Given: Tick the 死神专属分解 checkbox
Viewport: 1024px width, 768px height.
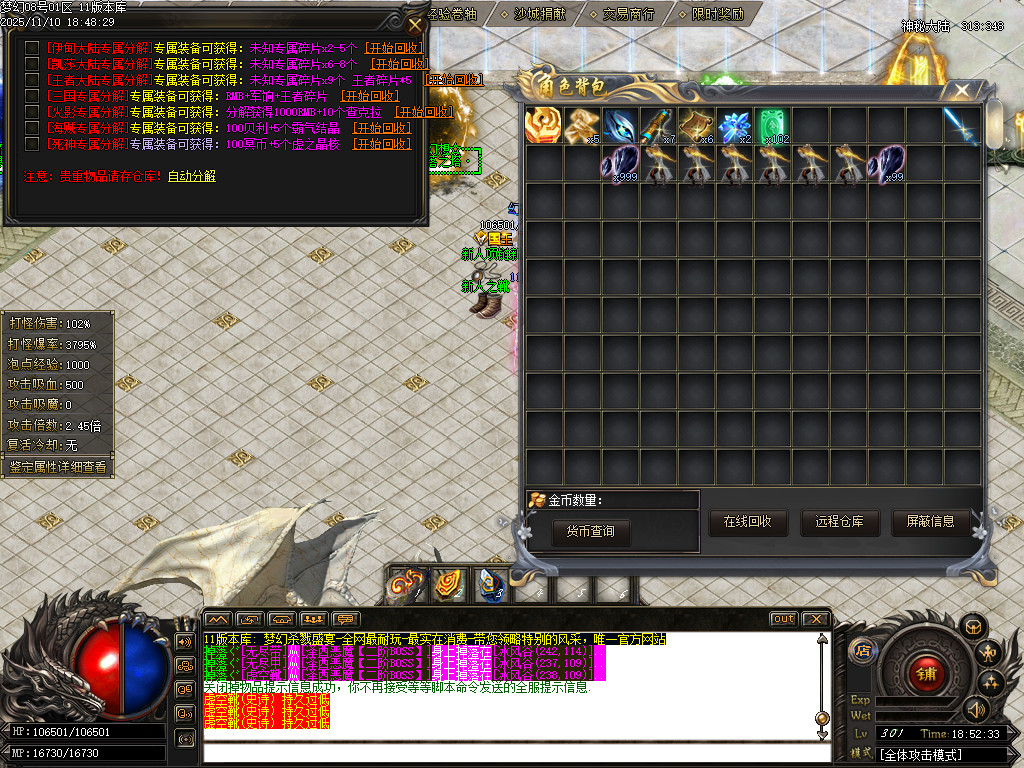Looking at the screenshot, I should pos(32,144).
